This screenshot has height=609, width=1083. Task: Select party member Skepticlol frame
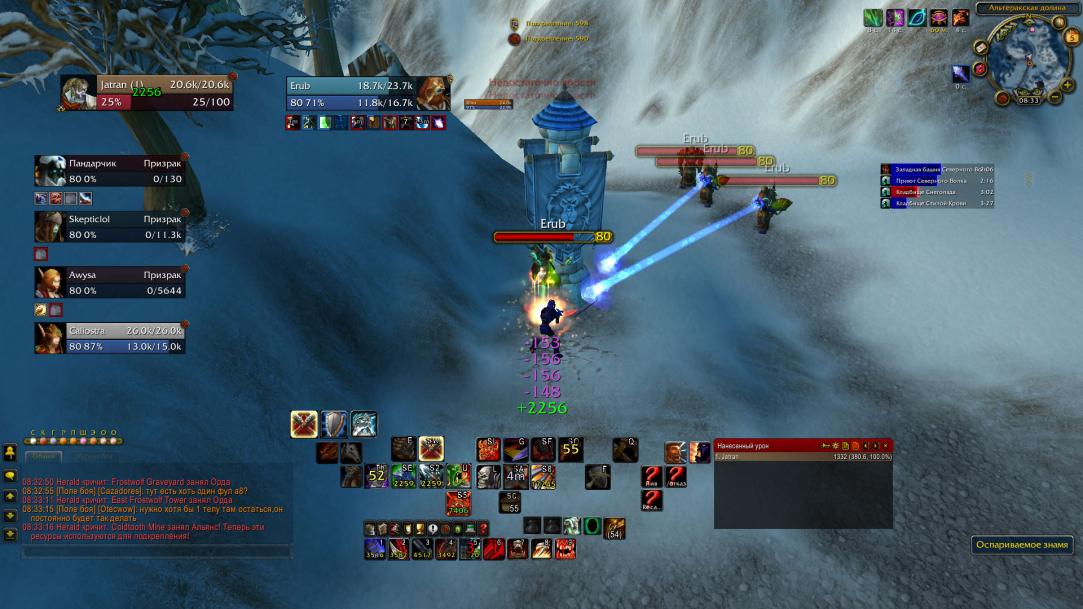coord(110,227)
